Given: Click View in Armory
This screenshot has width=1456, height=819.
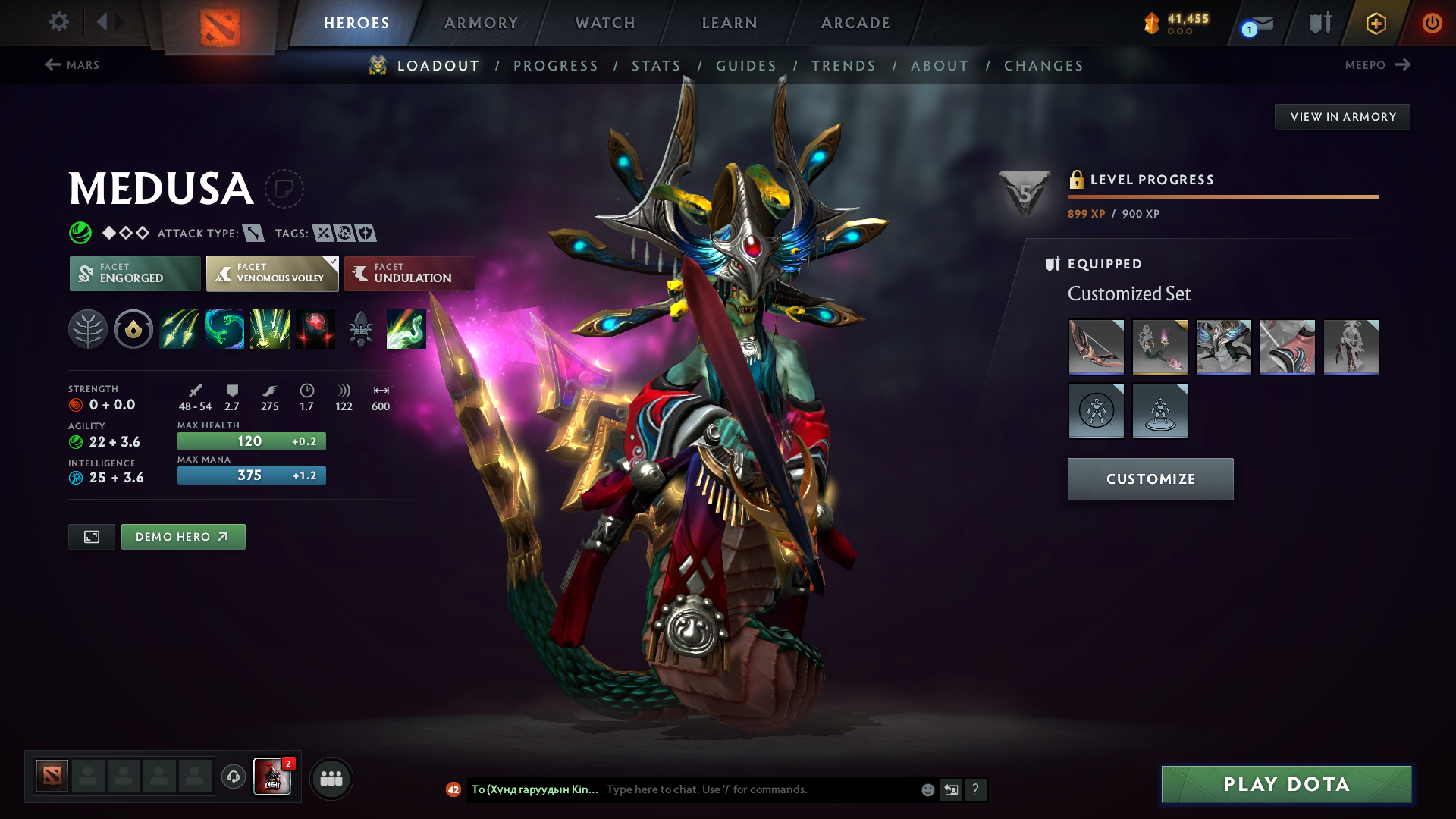Looking at the screenshot, I should [x=1342, y=117].
